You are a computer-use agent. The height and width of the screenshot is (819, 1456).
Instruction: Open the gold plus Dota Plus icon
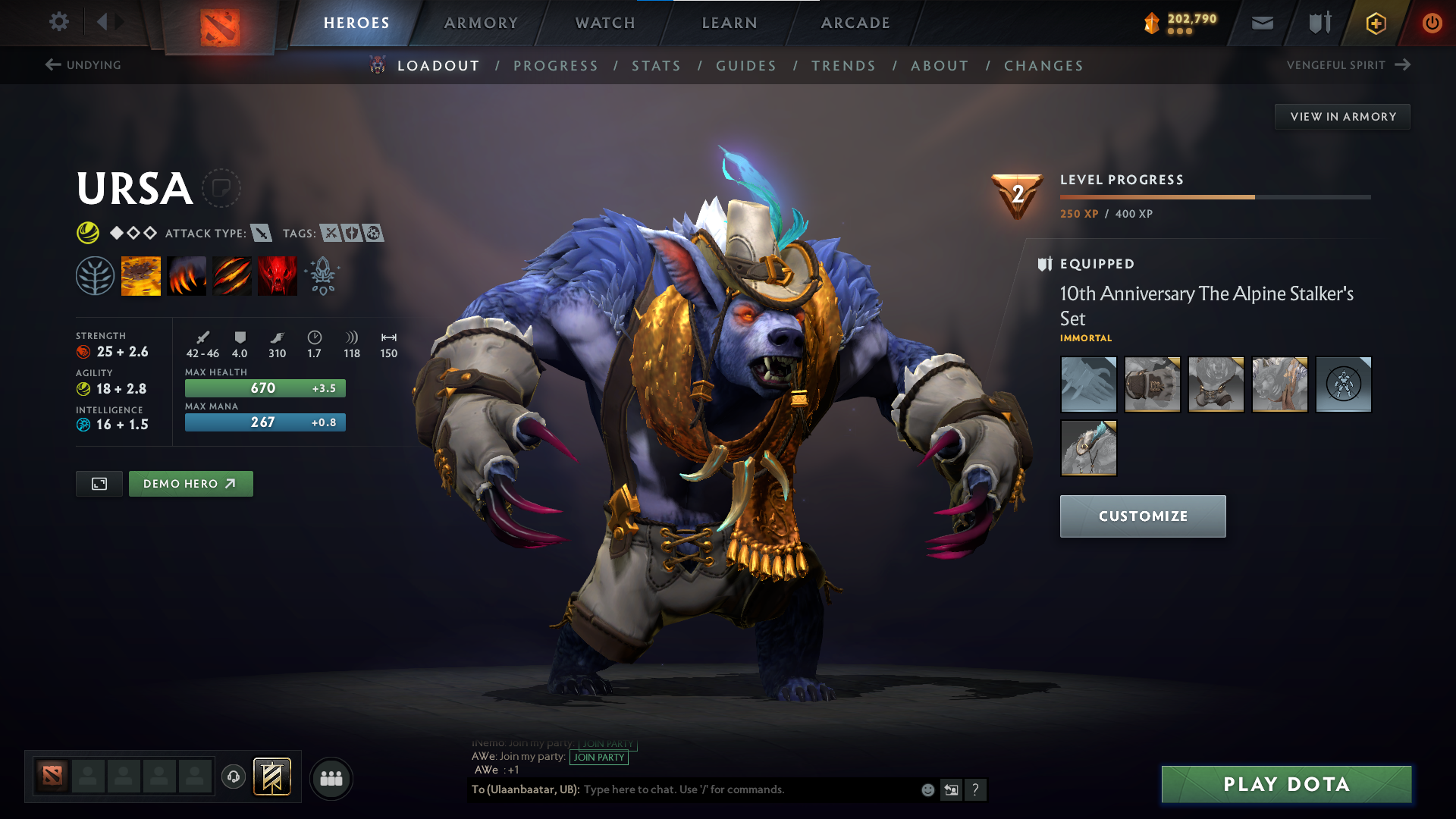point(1375,23)
